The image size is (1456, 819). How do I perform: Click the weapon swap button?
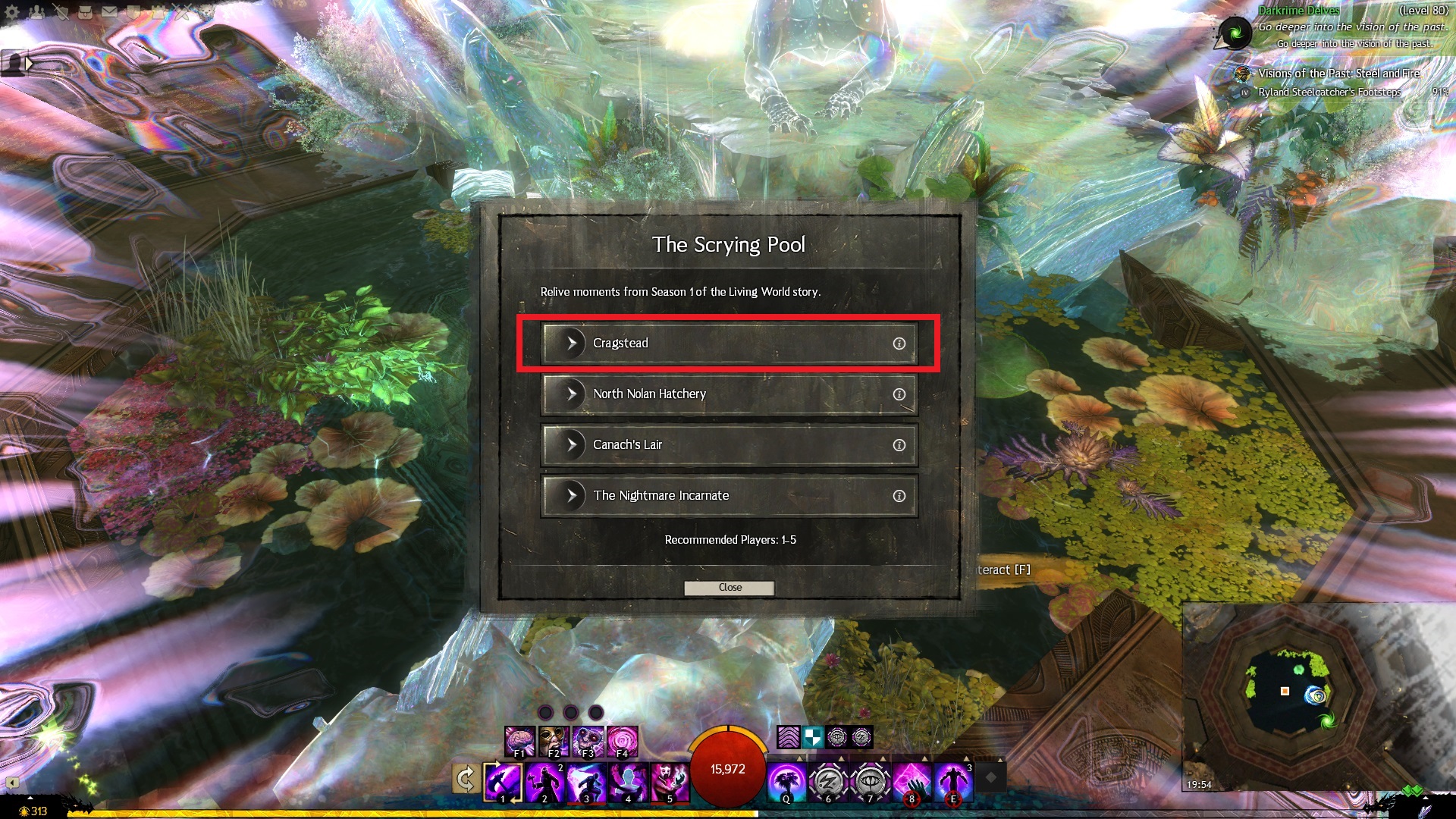pos(466,779)
